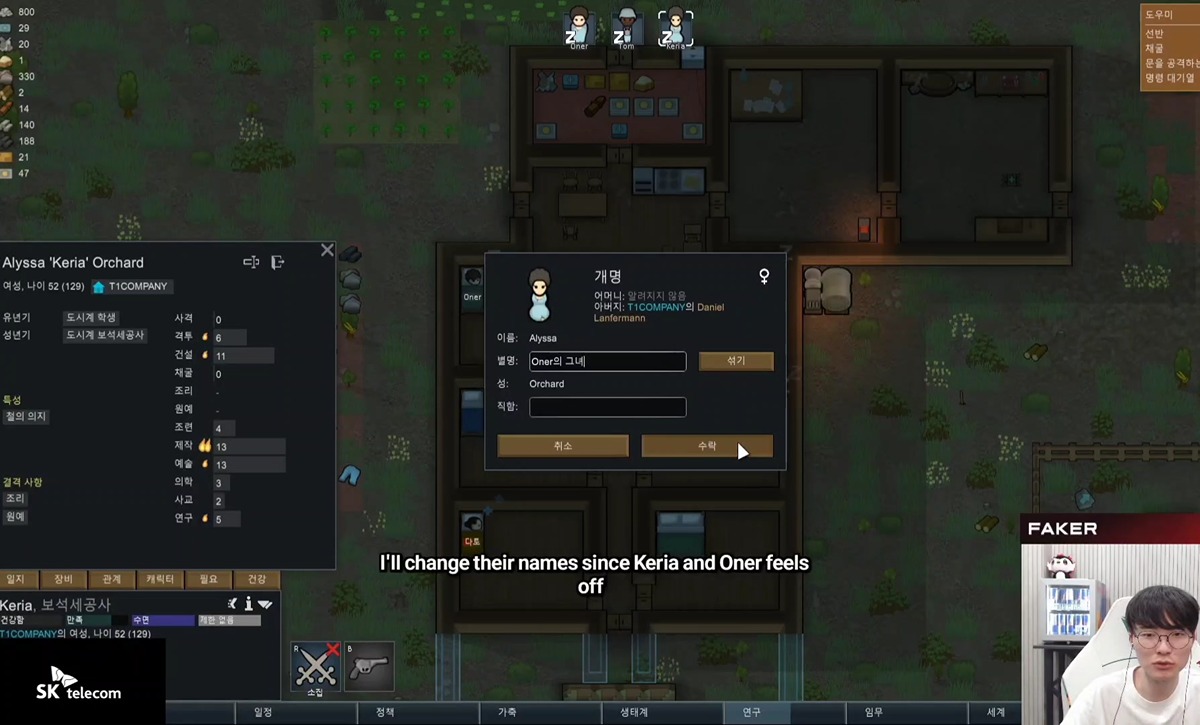
Task: Switch to the 일지 log tab
Action: tap(16, 579)
